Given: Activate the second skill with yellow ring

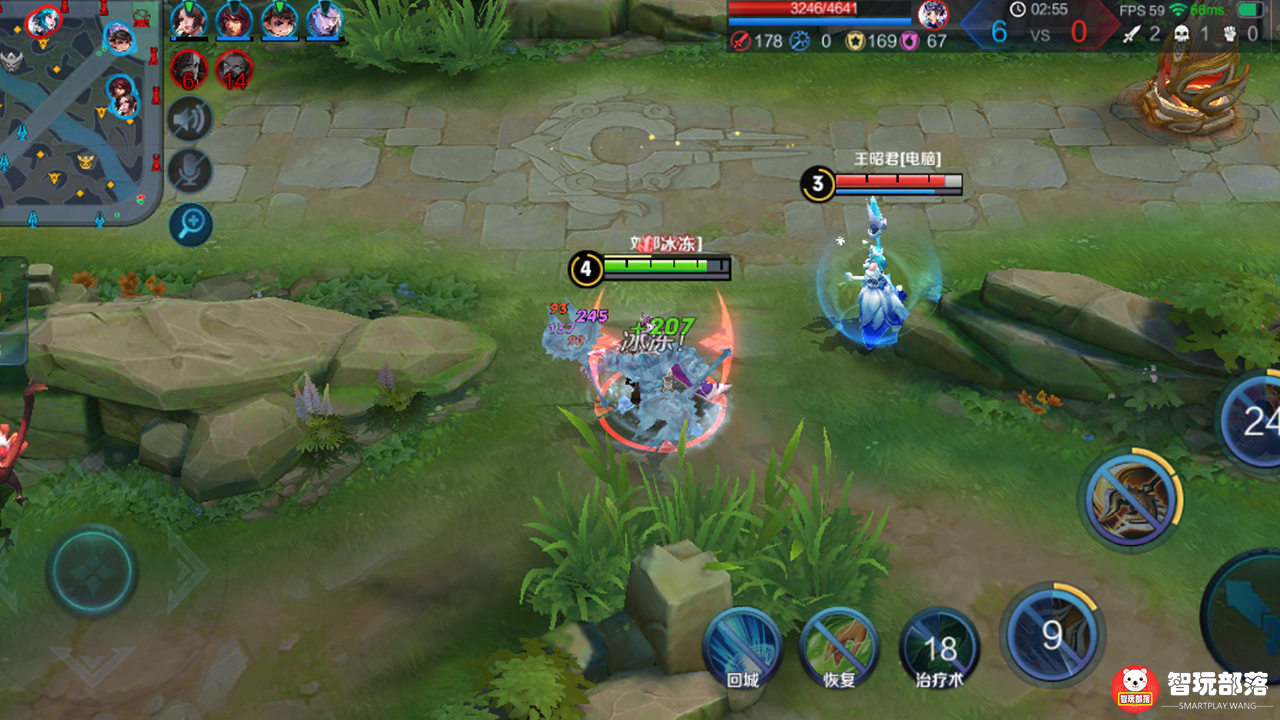Looking at the screenshot, I should click(x=1130, y=498).
